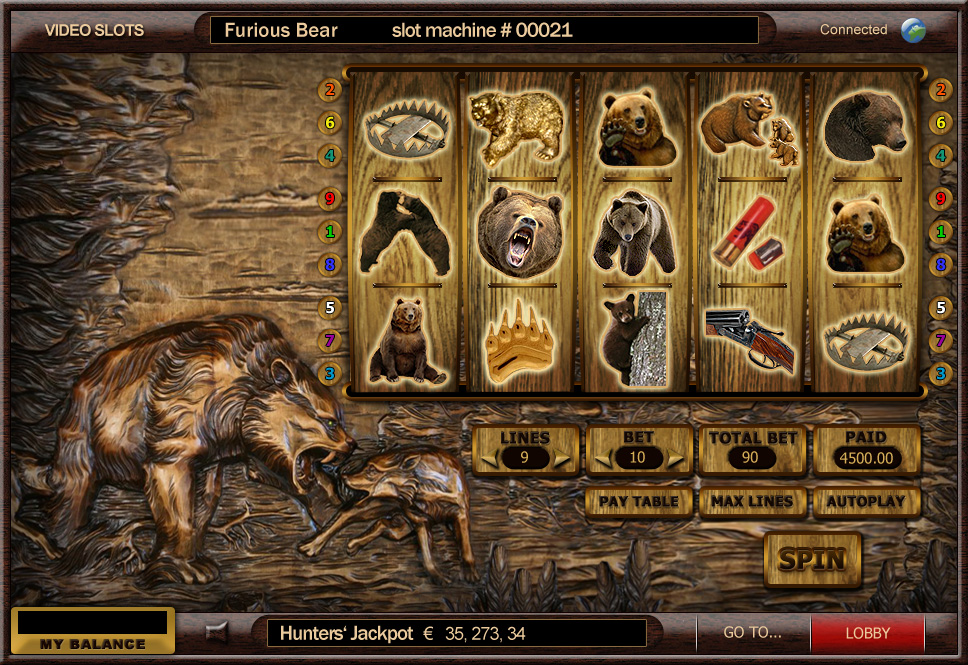Click the Connected globe icon
Screen dimensions: 968x665
pos(913,30)
